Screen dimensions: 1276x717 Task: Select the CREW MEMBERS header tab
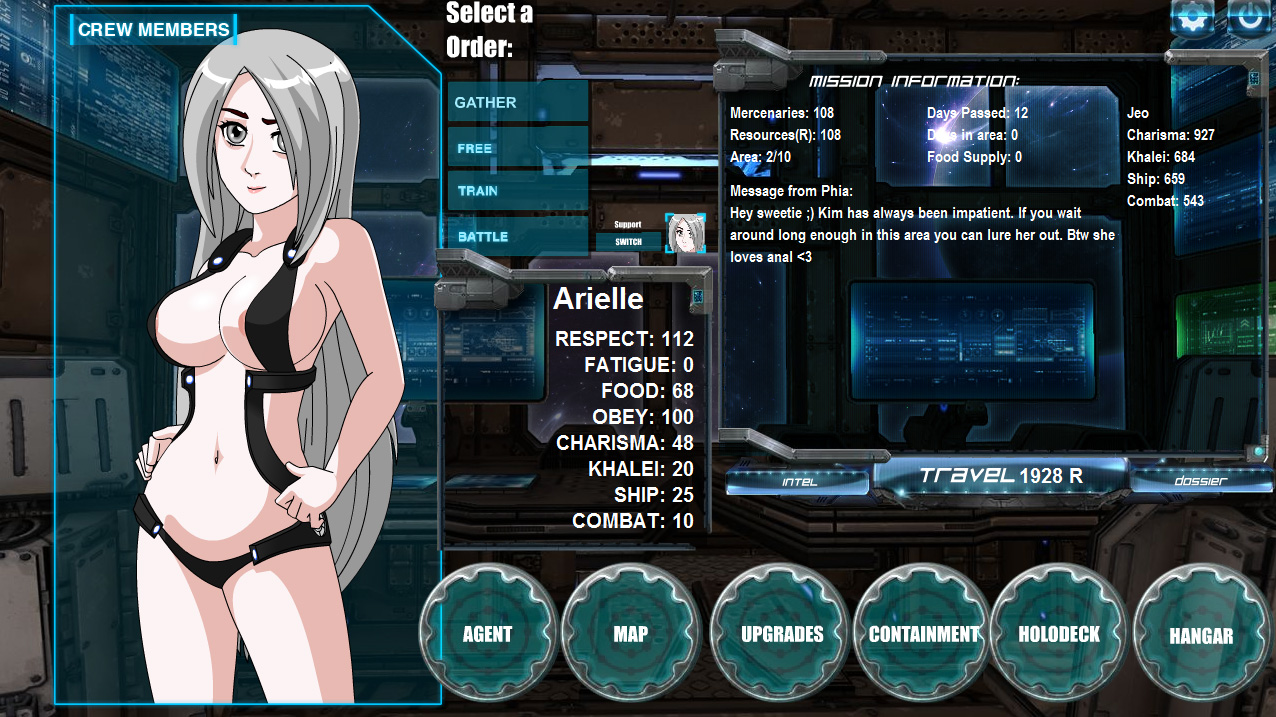[153, 30]
